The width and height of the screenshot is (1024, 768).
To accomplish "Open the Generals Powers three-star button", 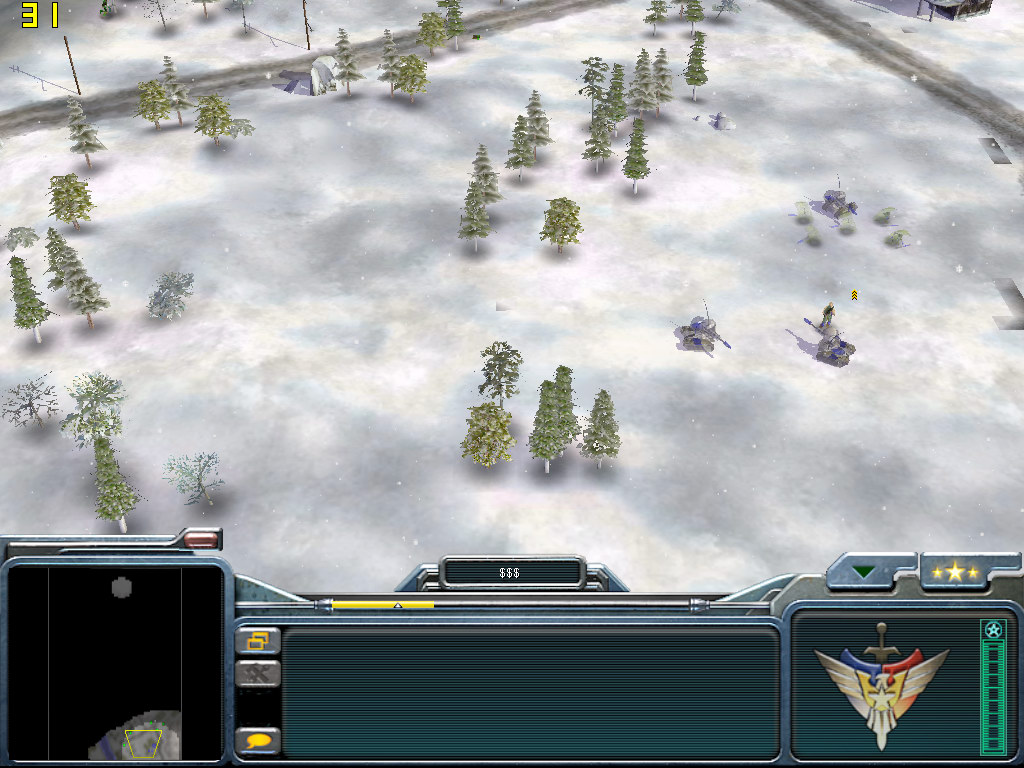I will pyautogui.click(x=955, y=572).
